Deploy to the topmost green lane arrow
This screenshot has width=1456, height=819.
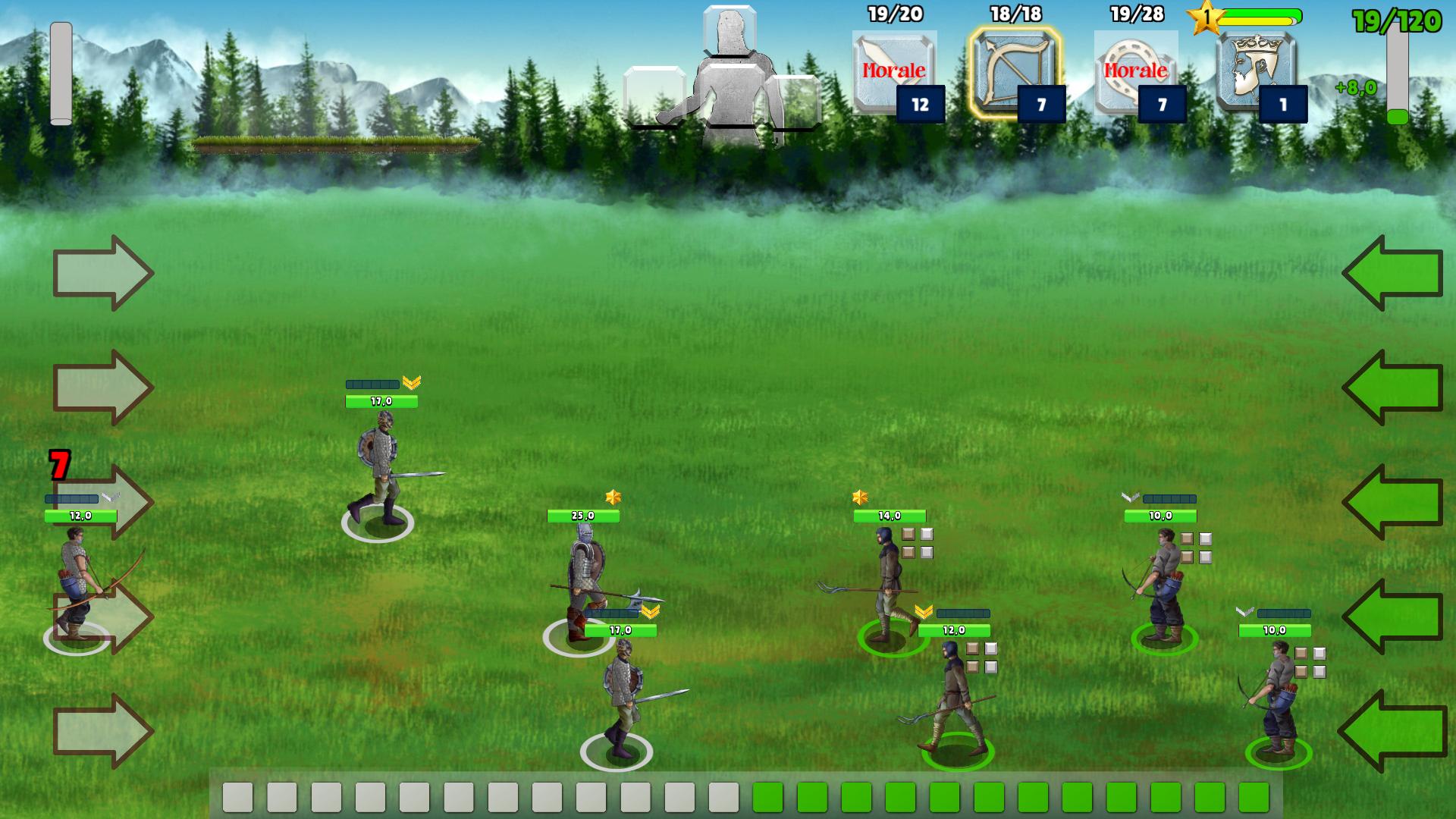coord(1392,273)
